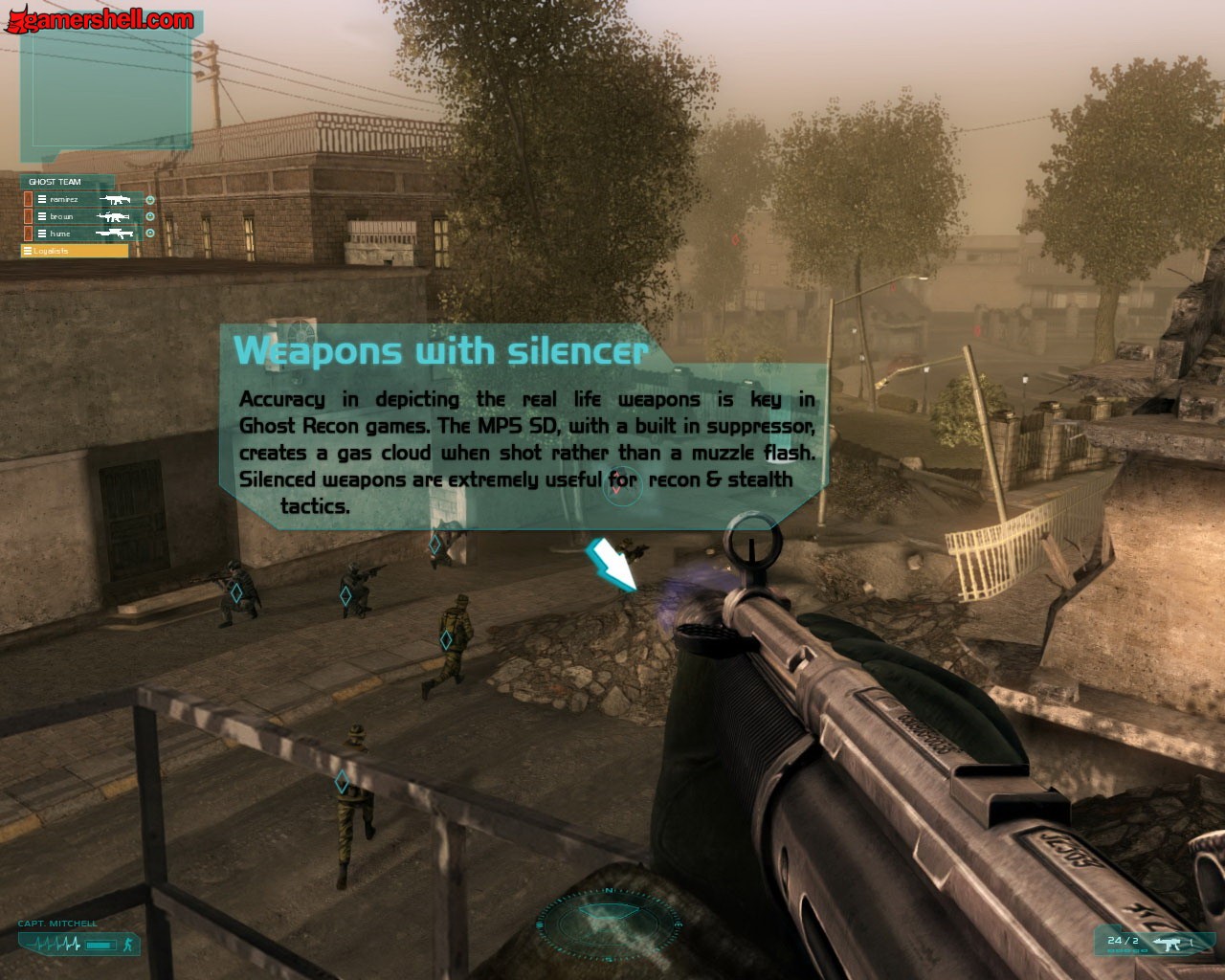
Task: Click the gamershell.com watermark logo
Action: click(100, 19)
